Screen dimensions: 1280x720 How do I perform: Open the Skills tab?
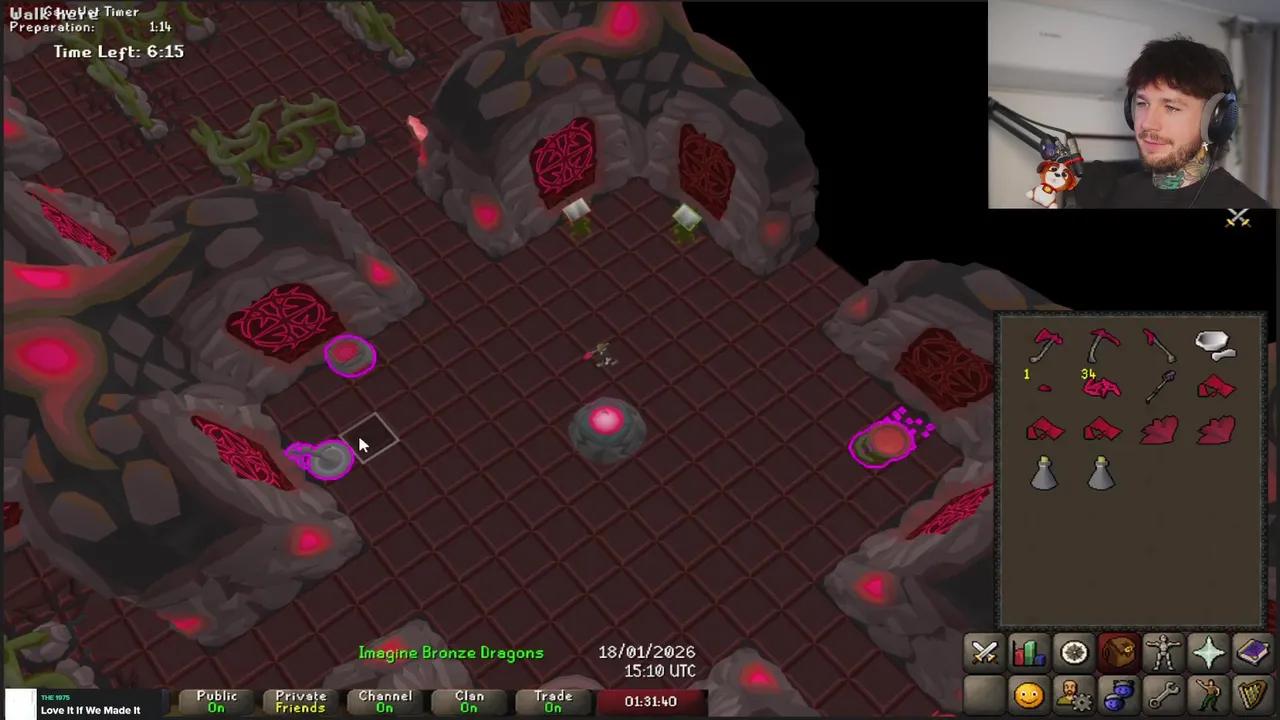click(1030, 653)
